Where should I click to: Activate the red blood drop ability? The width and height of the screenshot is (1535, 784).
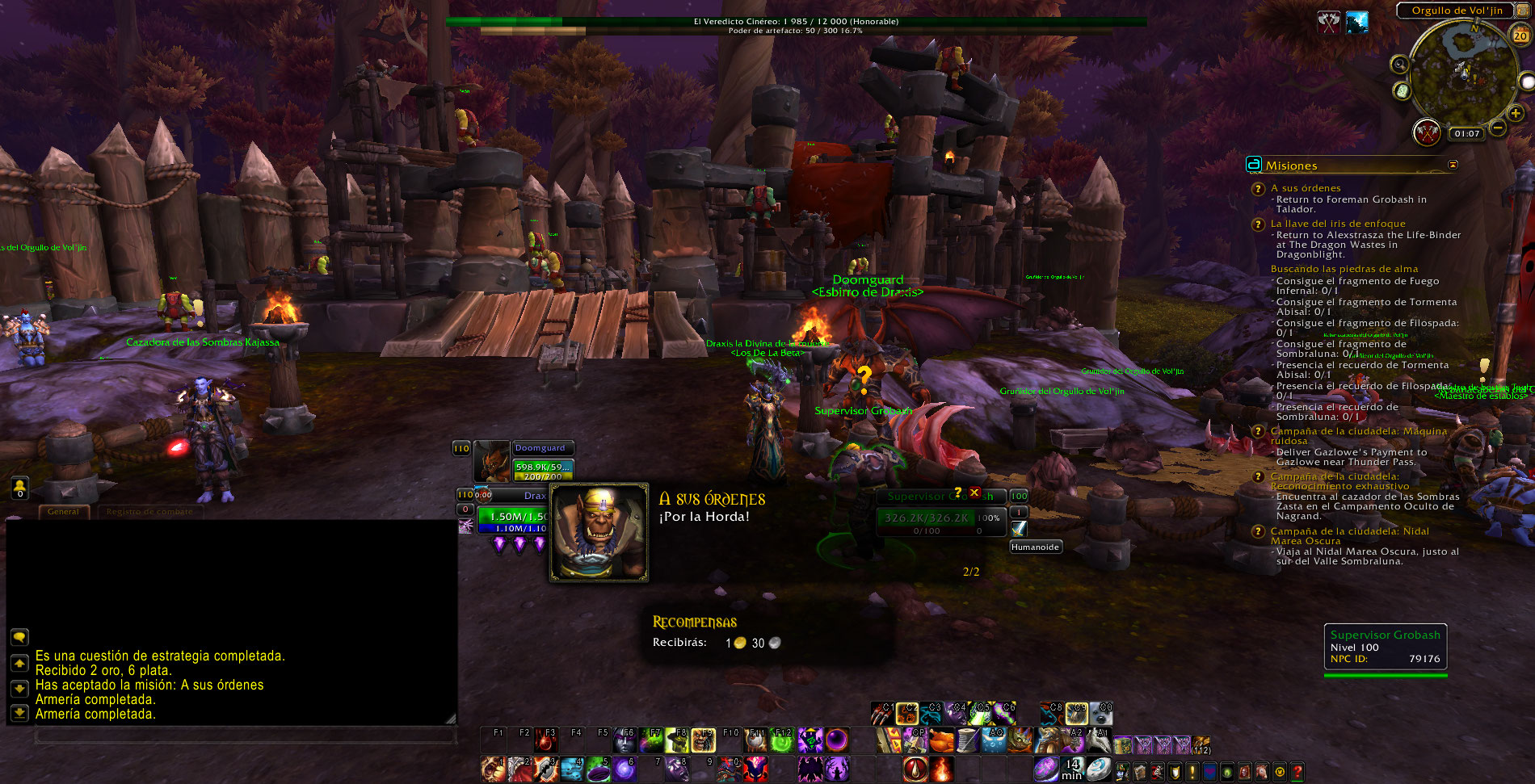(915, 769)
